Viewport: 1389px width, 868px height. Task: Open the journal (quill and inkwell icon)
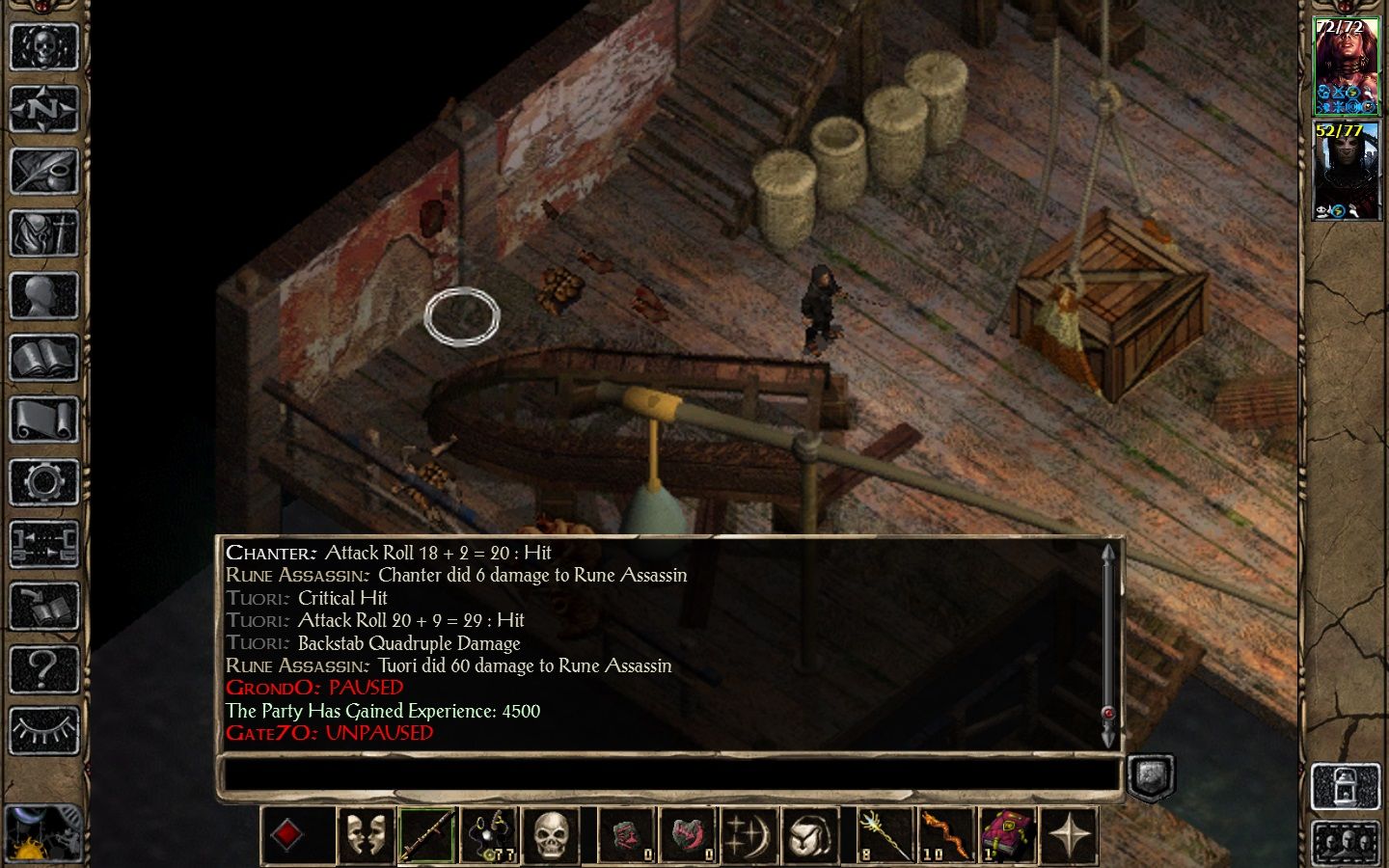[x=43, y=172]
